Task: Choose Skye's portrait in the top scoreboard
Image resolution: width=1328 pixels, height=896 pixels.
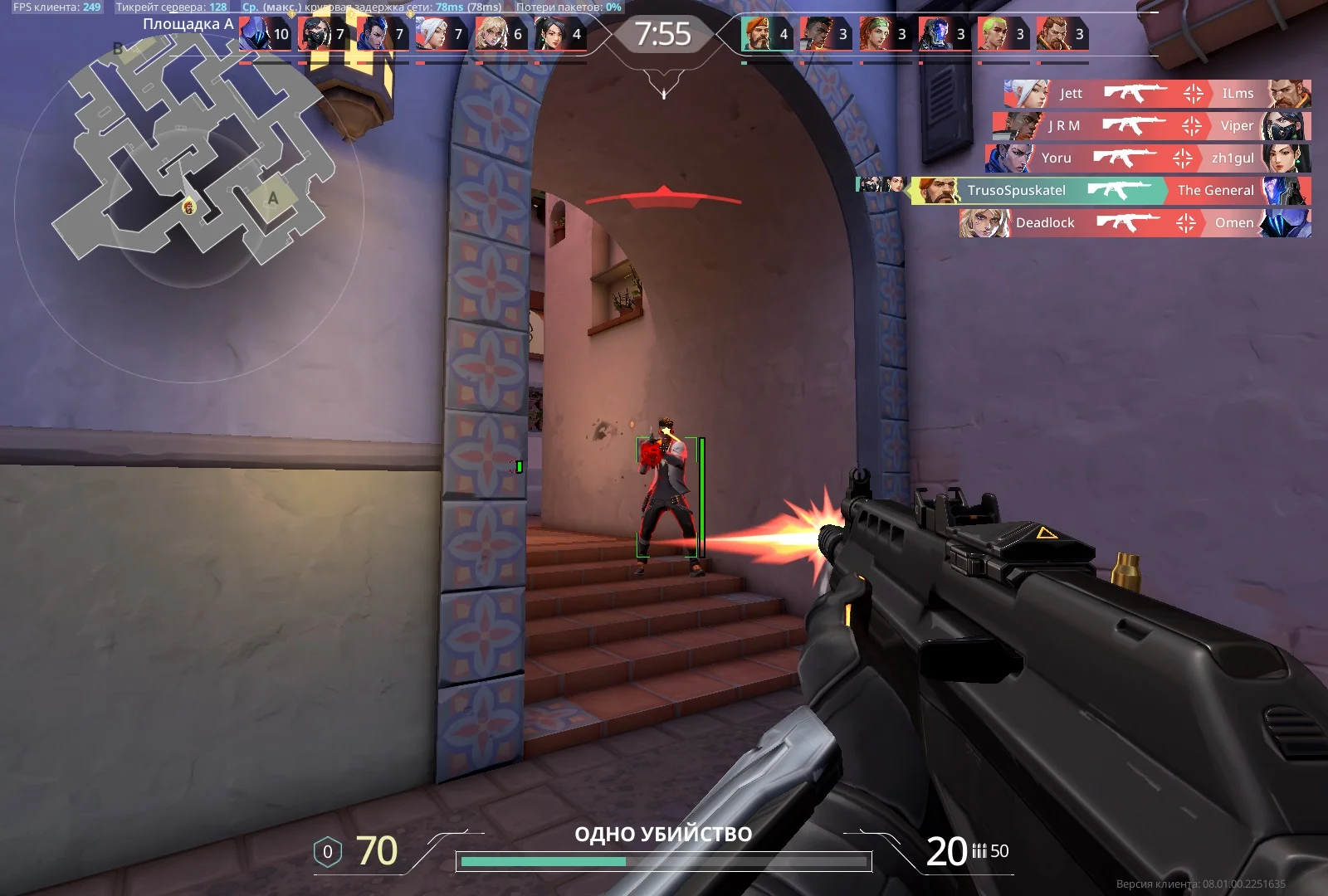Action: click(874, 34)
